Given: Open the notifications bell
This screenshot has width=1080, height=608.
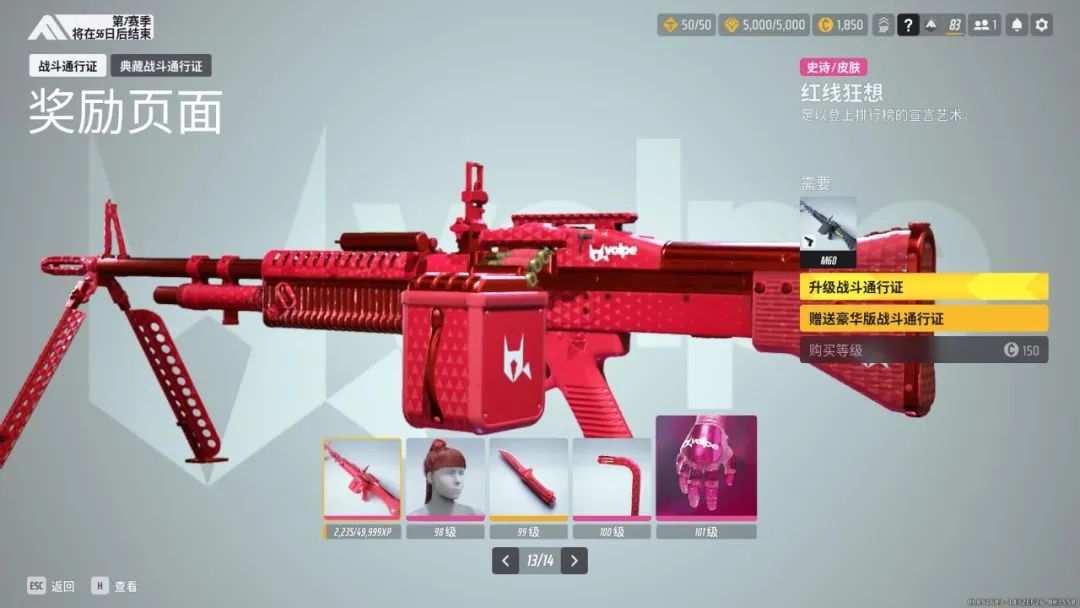Looking at the screenshot, I should click(x=1016, y=25).
